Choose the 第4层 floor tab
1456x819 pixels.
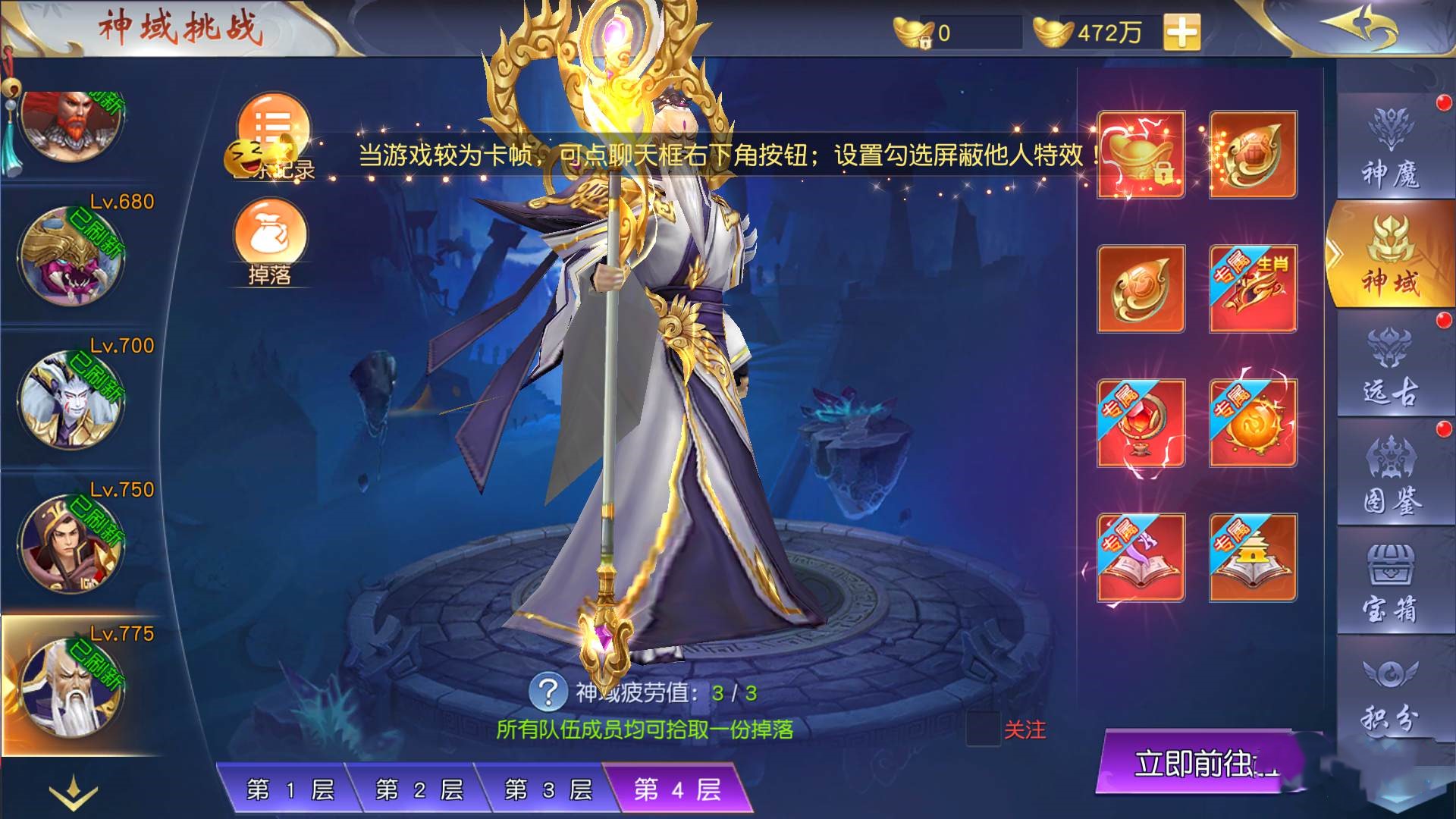click(x=677, y=790)
